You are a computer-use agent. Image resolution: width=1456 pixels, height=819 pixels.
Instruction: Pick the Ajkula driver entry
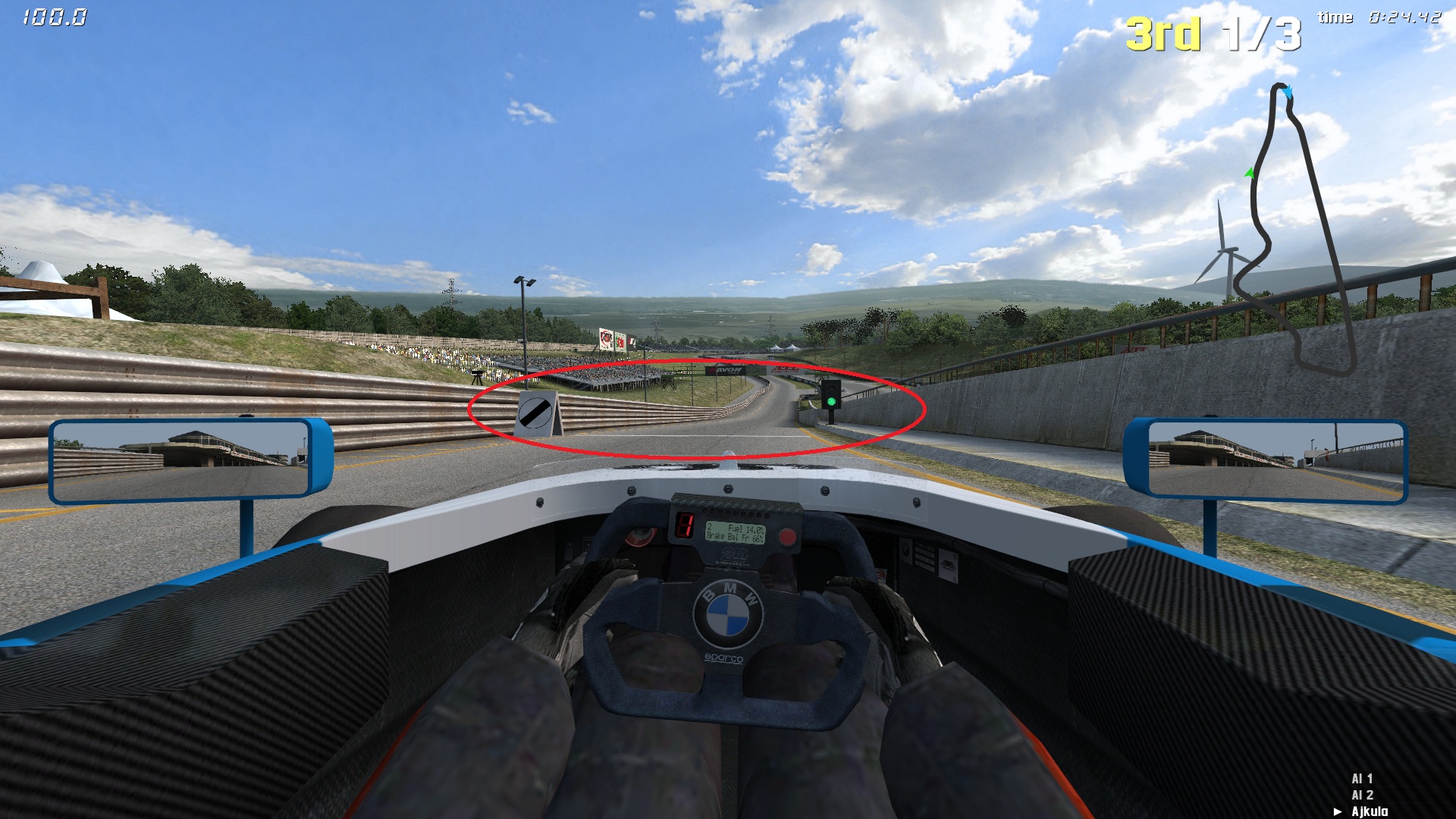pos(1369,811)
